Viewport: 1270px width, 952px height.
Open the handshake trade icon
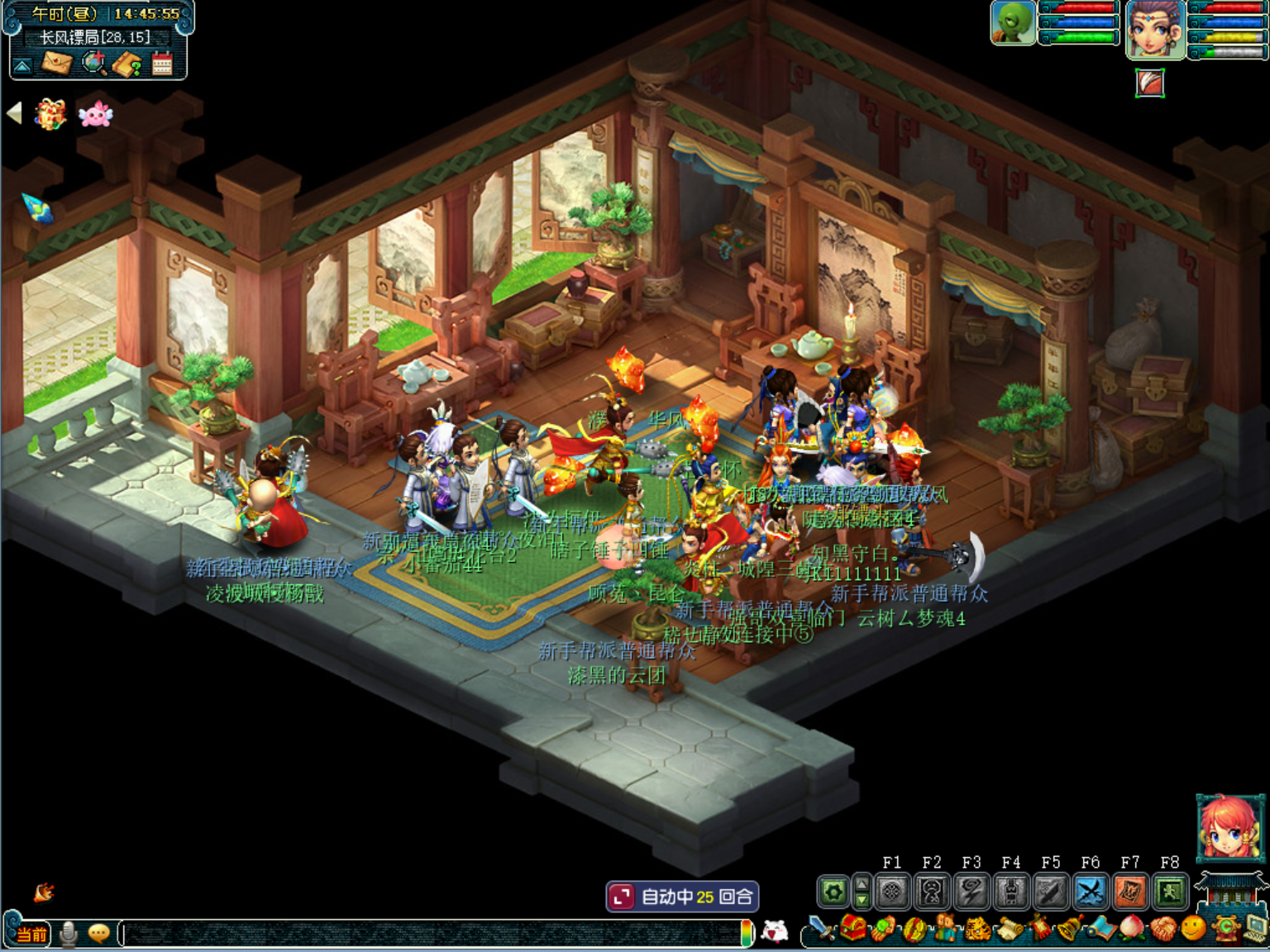pyautogui.click(x=1163, y=929)
